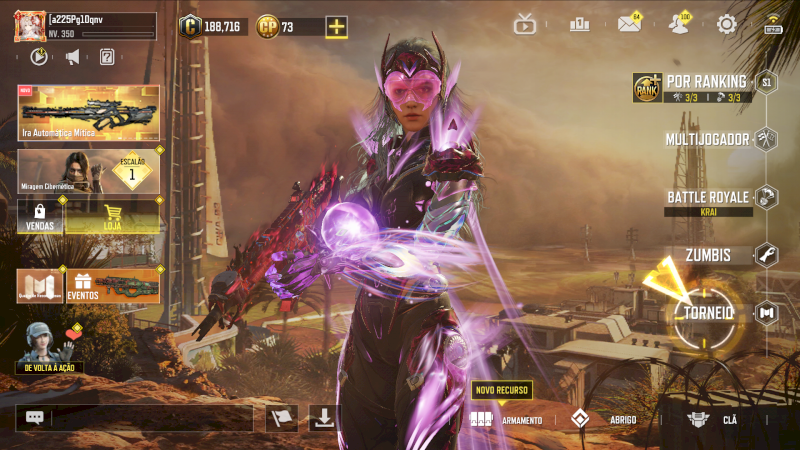Open the Loja shop
The width and height of the screenshot is (800, 450).
click(x=113, y=216)
